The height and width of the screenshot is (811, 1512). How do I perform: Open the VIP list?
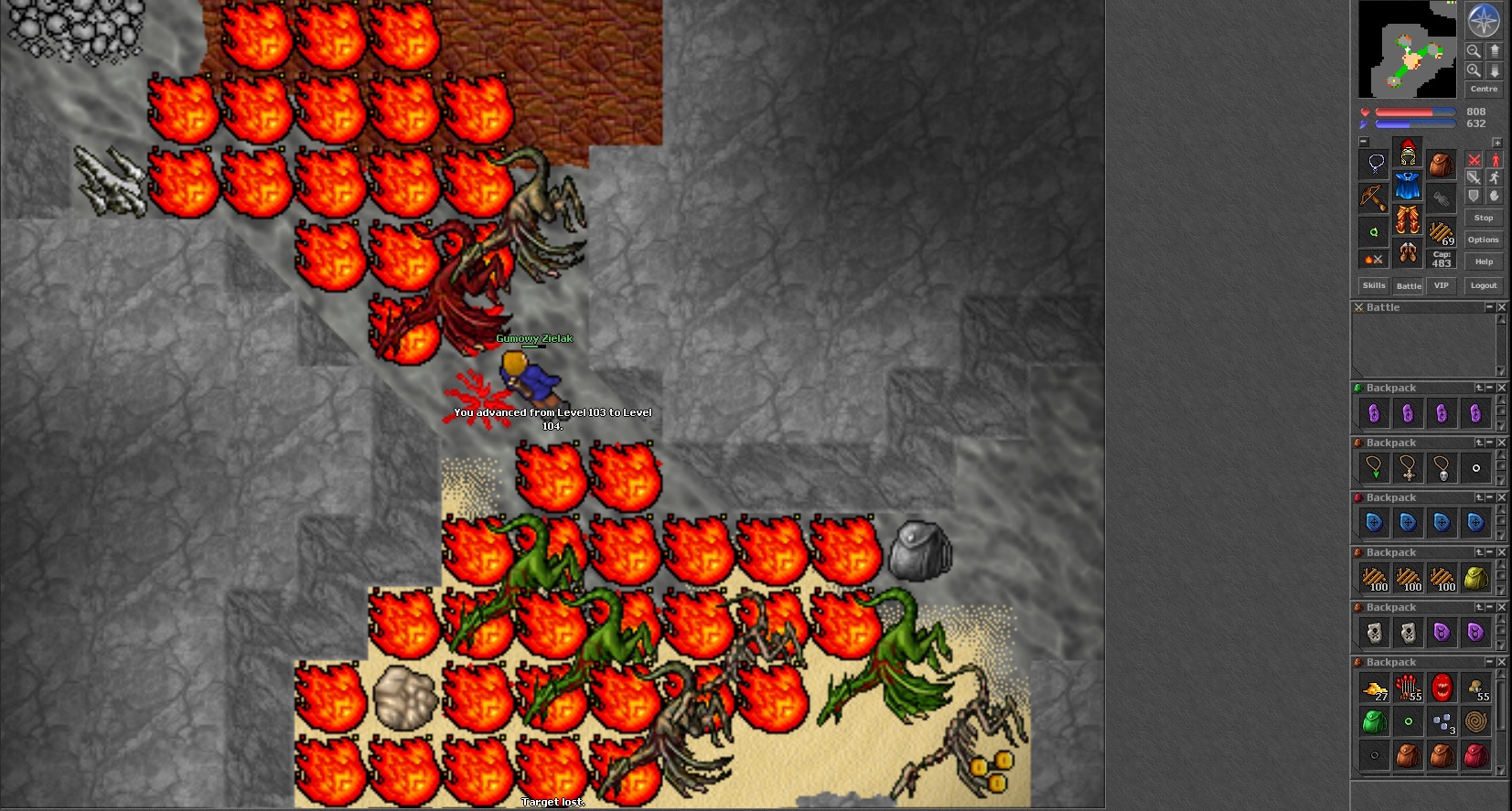pyautogui.click(x=1442, y=285)
